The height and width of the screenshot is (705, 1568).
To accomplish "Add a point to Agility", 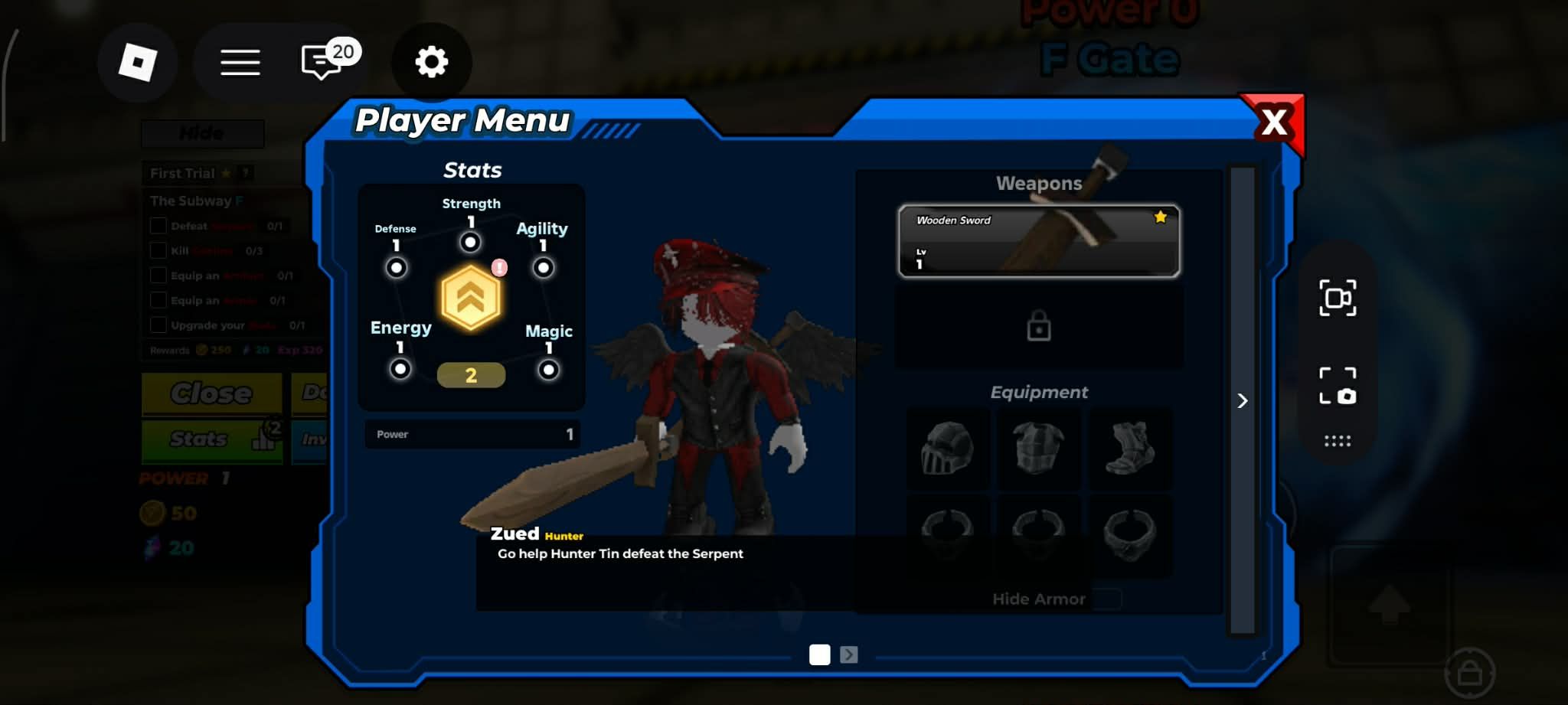I will click(543, 268).
